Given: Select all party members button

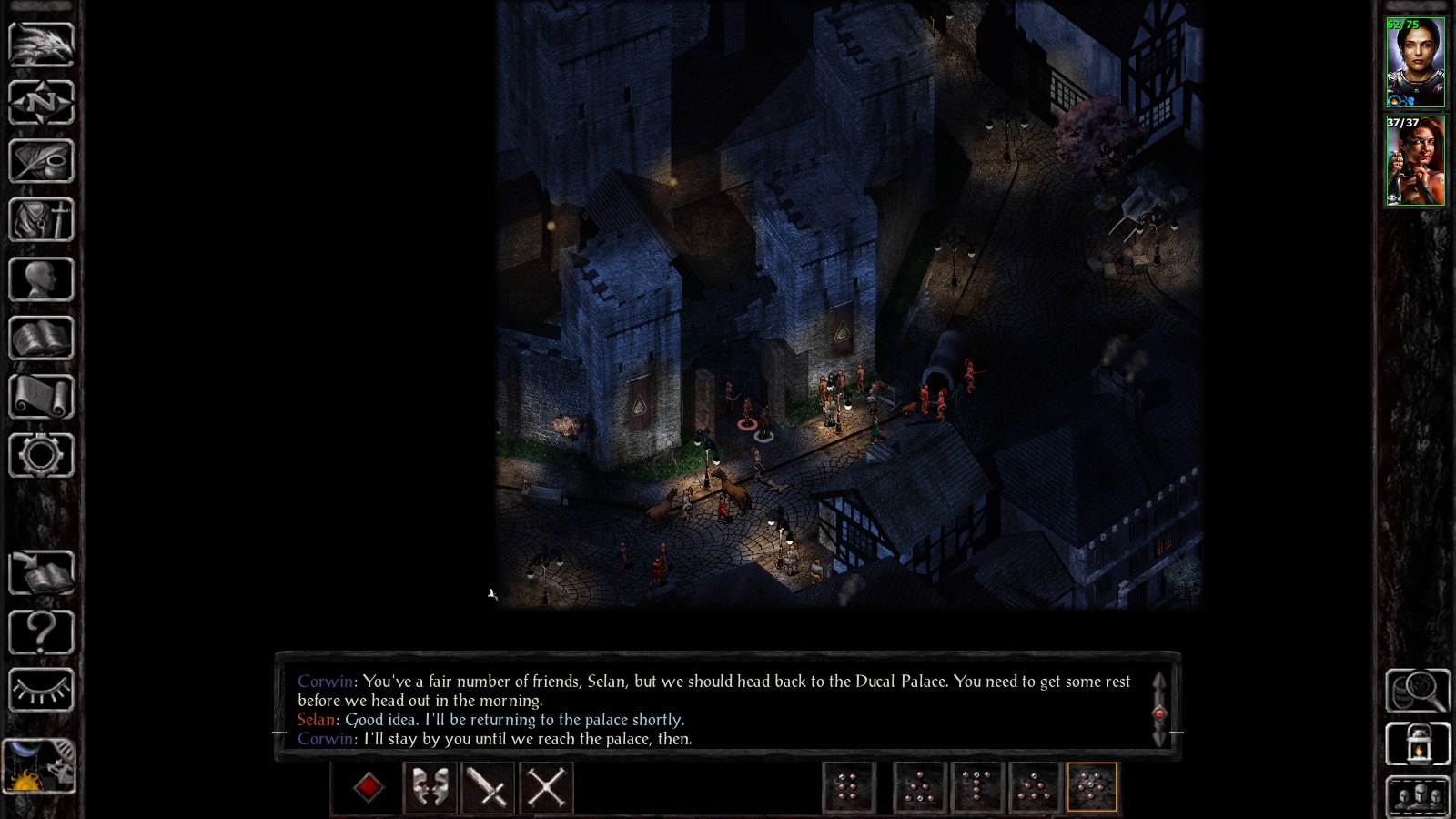Looking at the screenshot, I should 1417,797.
